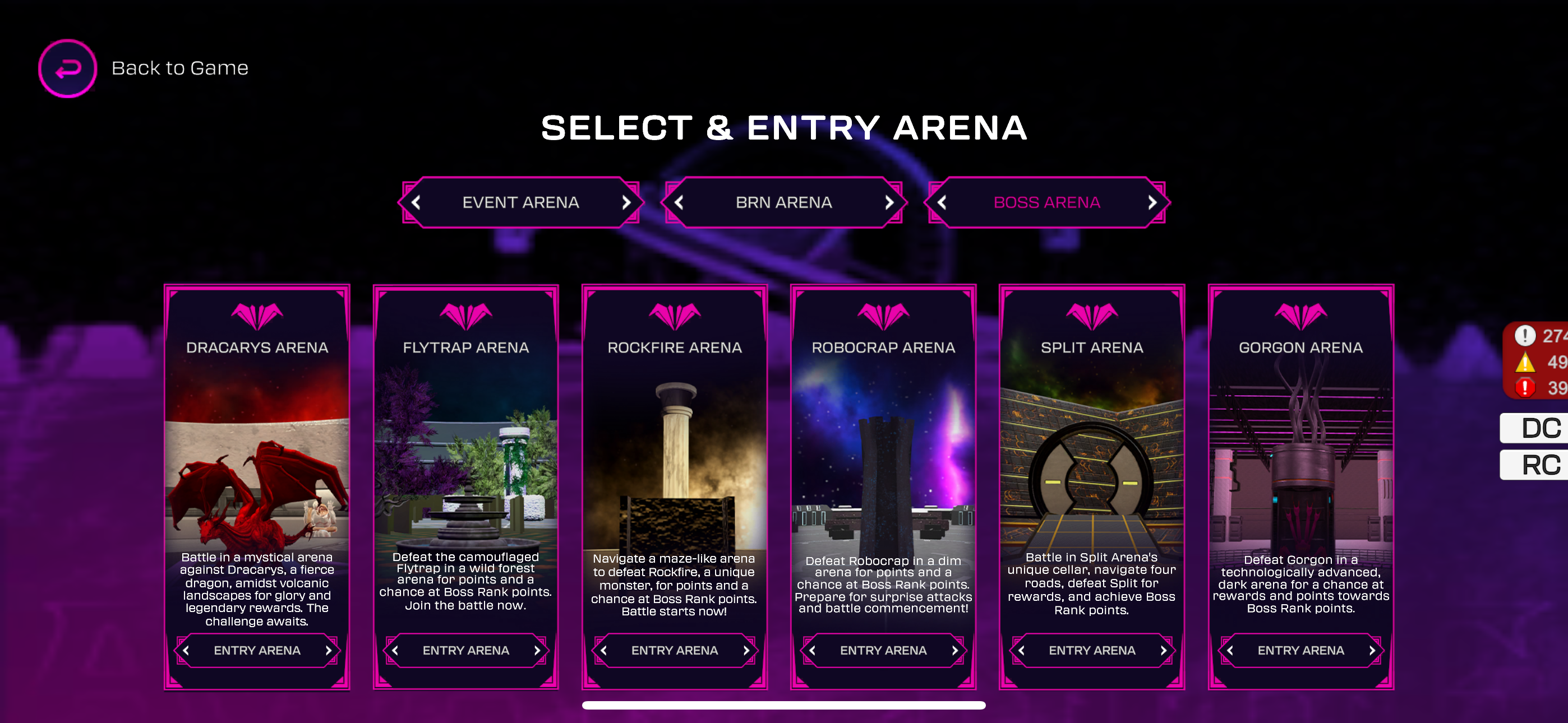Click the Rockfire Arena emblem icon
1568x723 pixels.
click(675, 314)
